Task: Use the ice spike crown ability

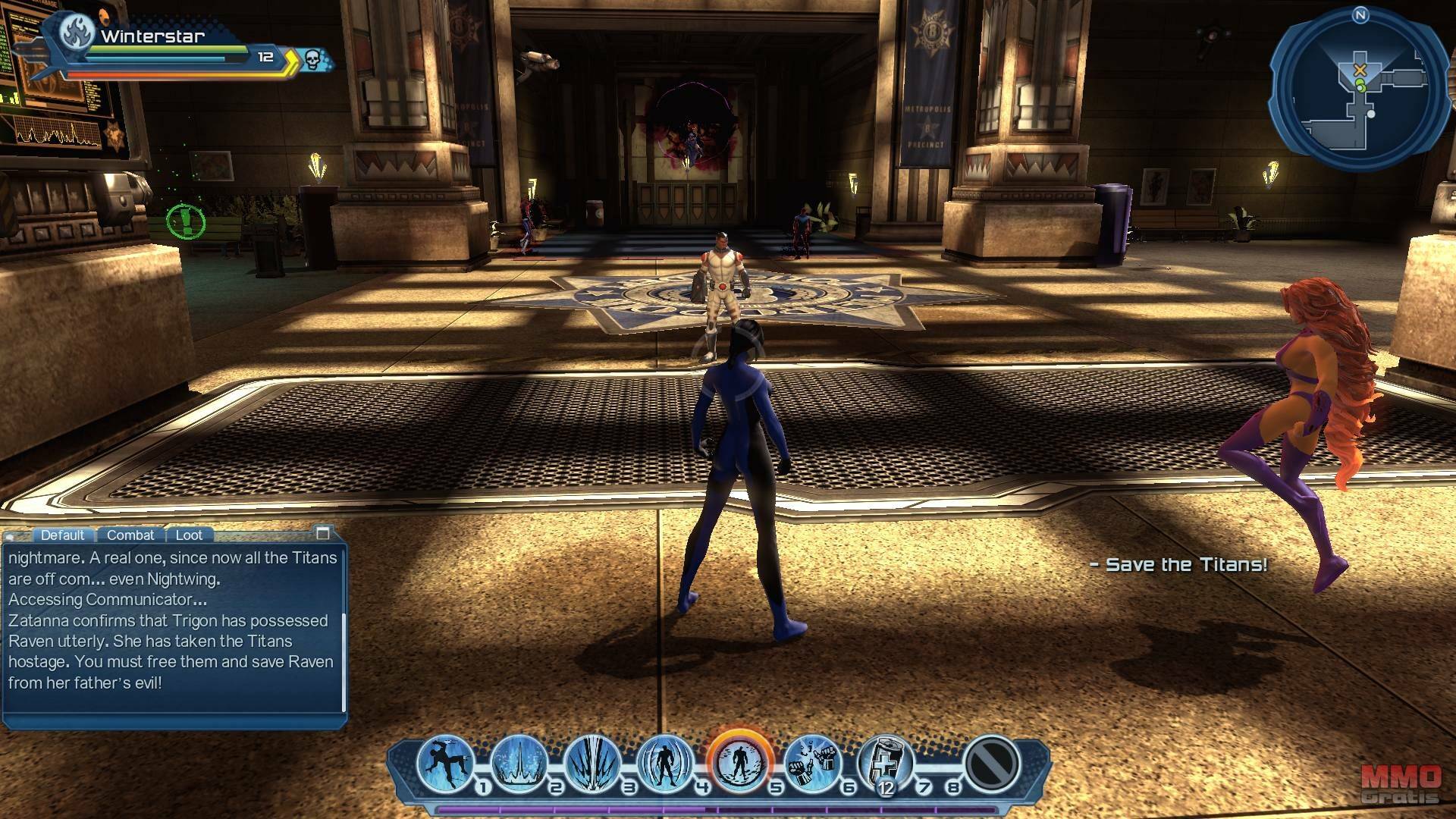Action: coord(519,761)
